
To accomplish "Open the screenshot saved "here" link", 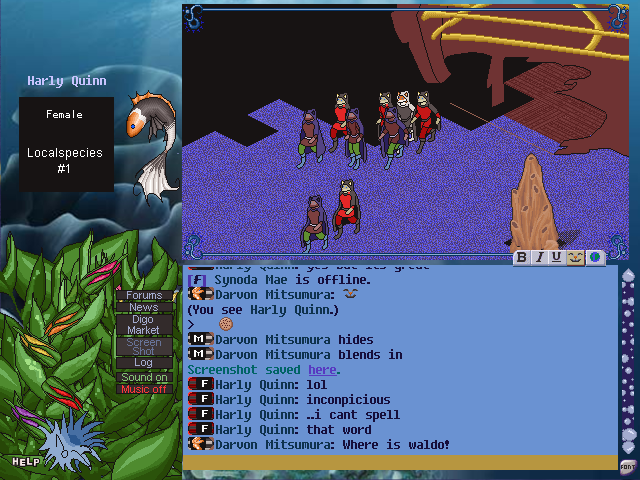I will [322, 370].
